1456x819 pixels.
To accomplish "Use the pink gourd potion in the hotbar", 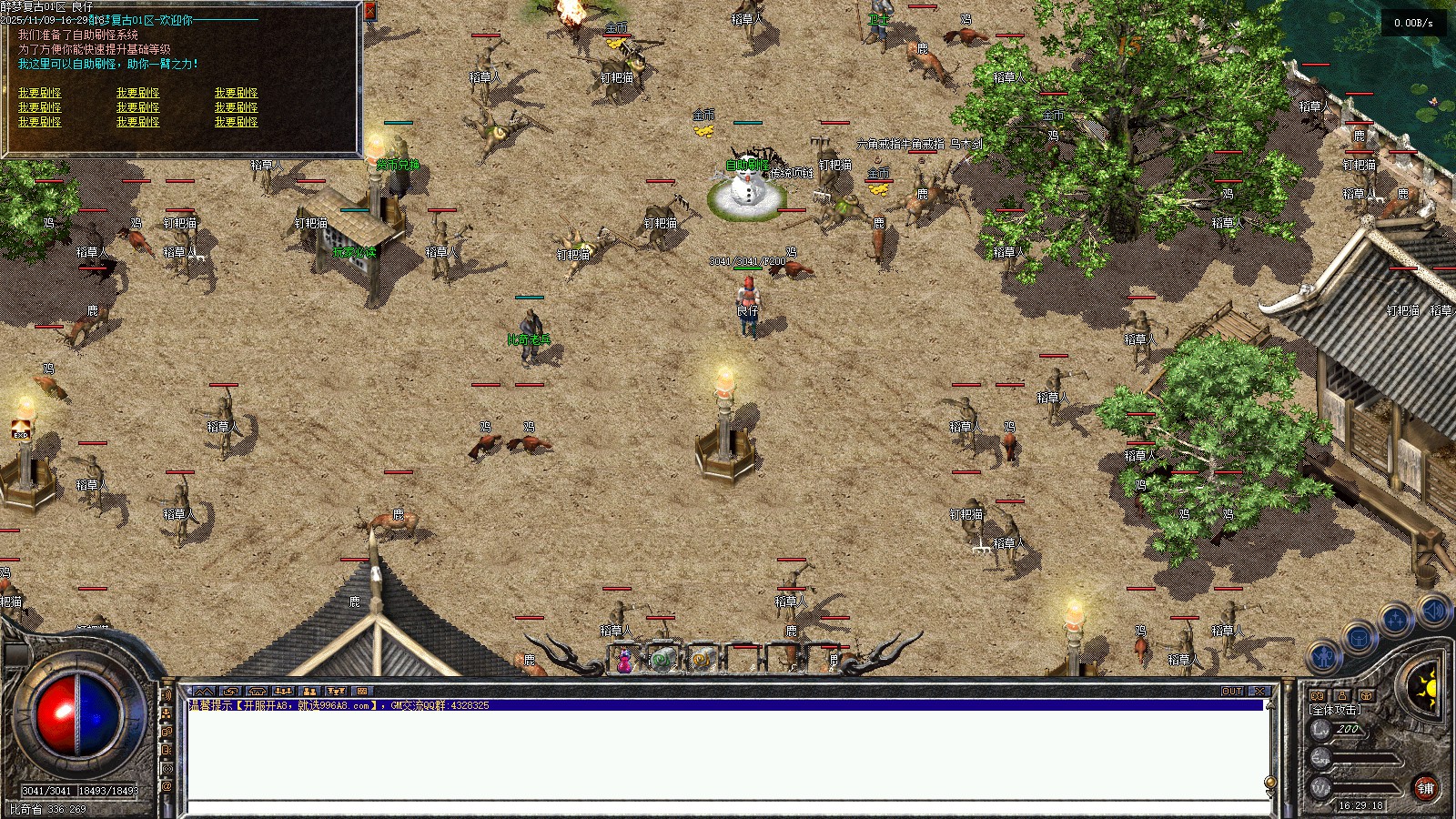I will point(624,662).
